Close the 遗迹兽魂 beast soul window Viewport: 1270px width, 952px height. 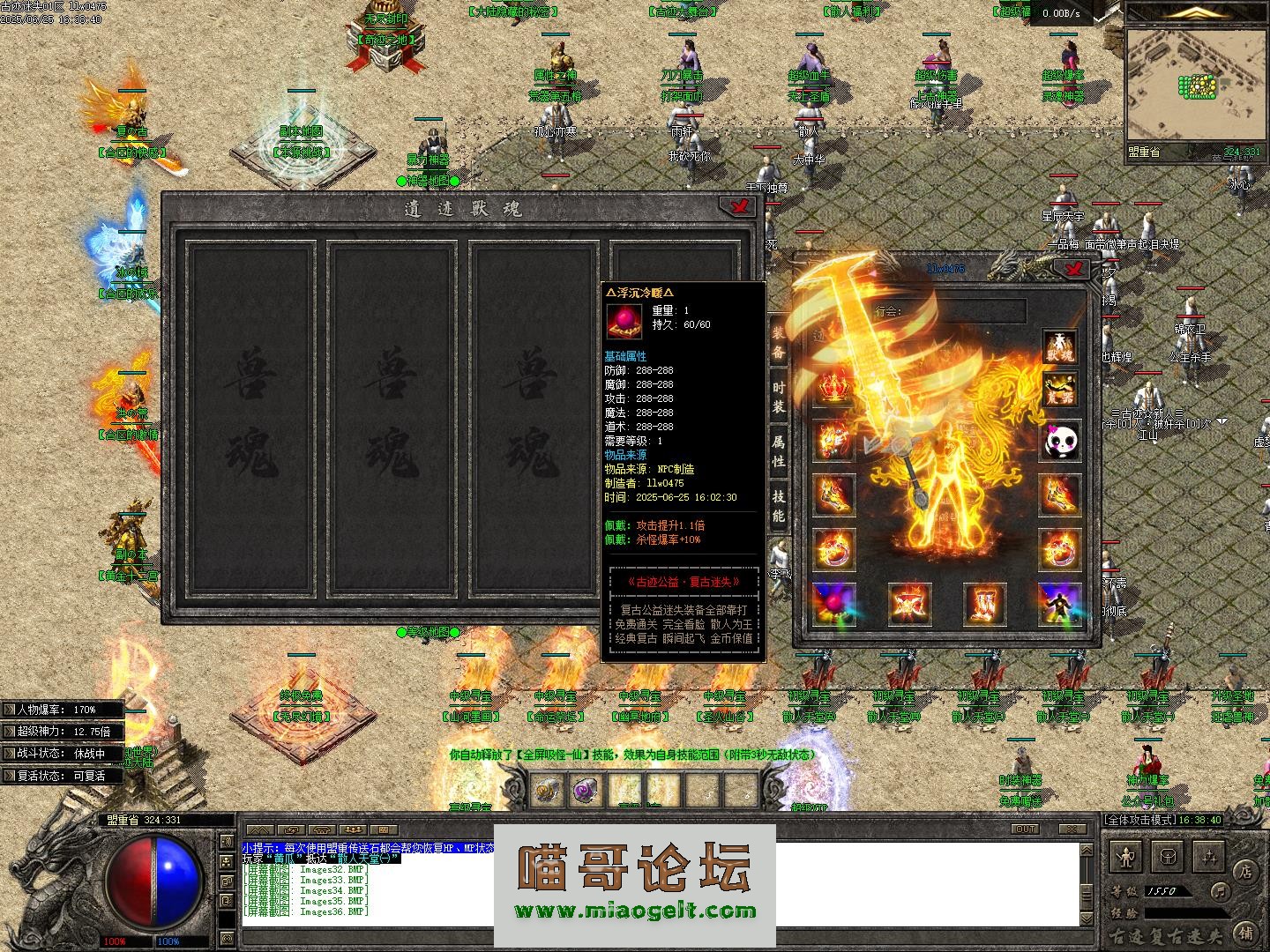(739, 206)
